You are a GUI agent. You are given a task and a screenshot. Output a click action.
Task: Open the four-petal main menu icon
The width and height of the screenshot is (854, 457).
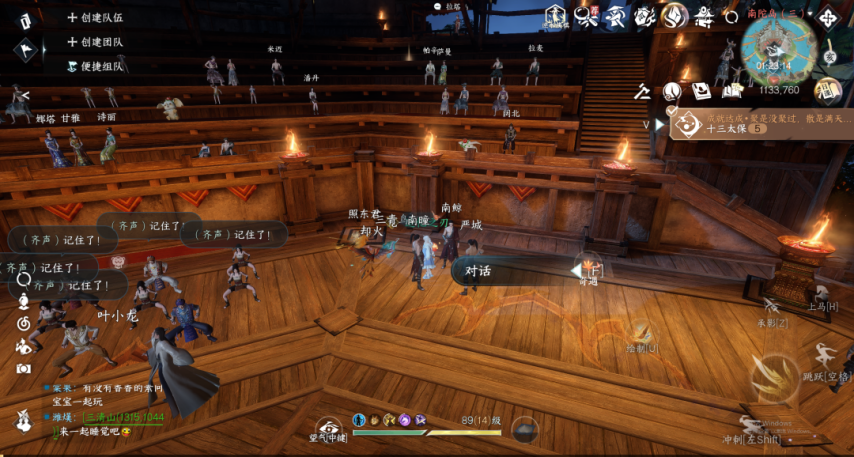pyautogui.click(x=828, y=17)
